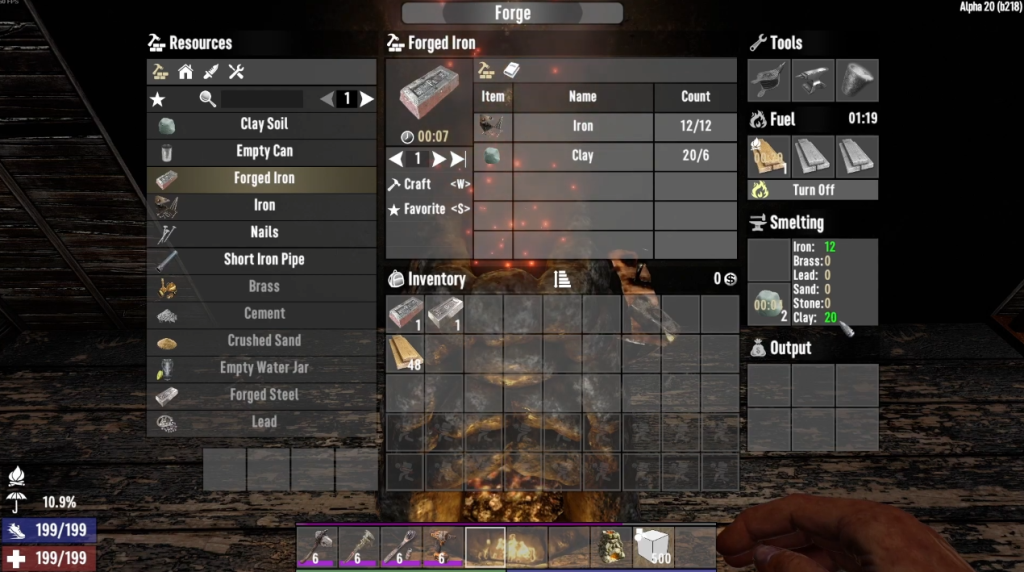Viewport: 1024px width, 572px height.
Task: Turn Off the forge fuel
Action: point(814,190)
